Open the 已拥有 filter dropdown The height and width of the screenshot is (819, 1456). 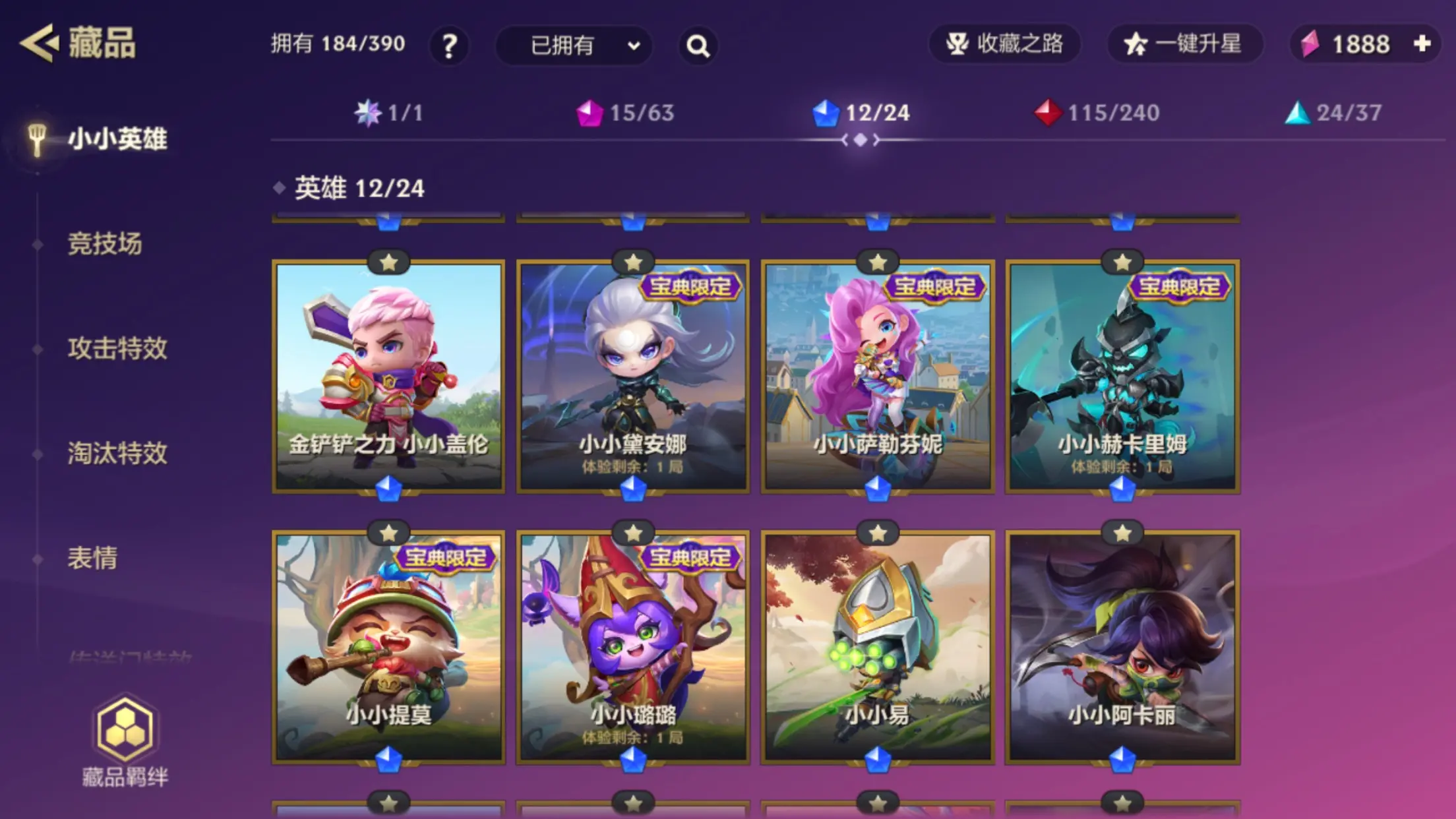[x=574, y=45]
